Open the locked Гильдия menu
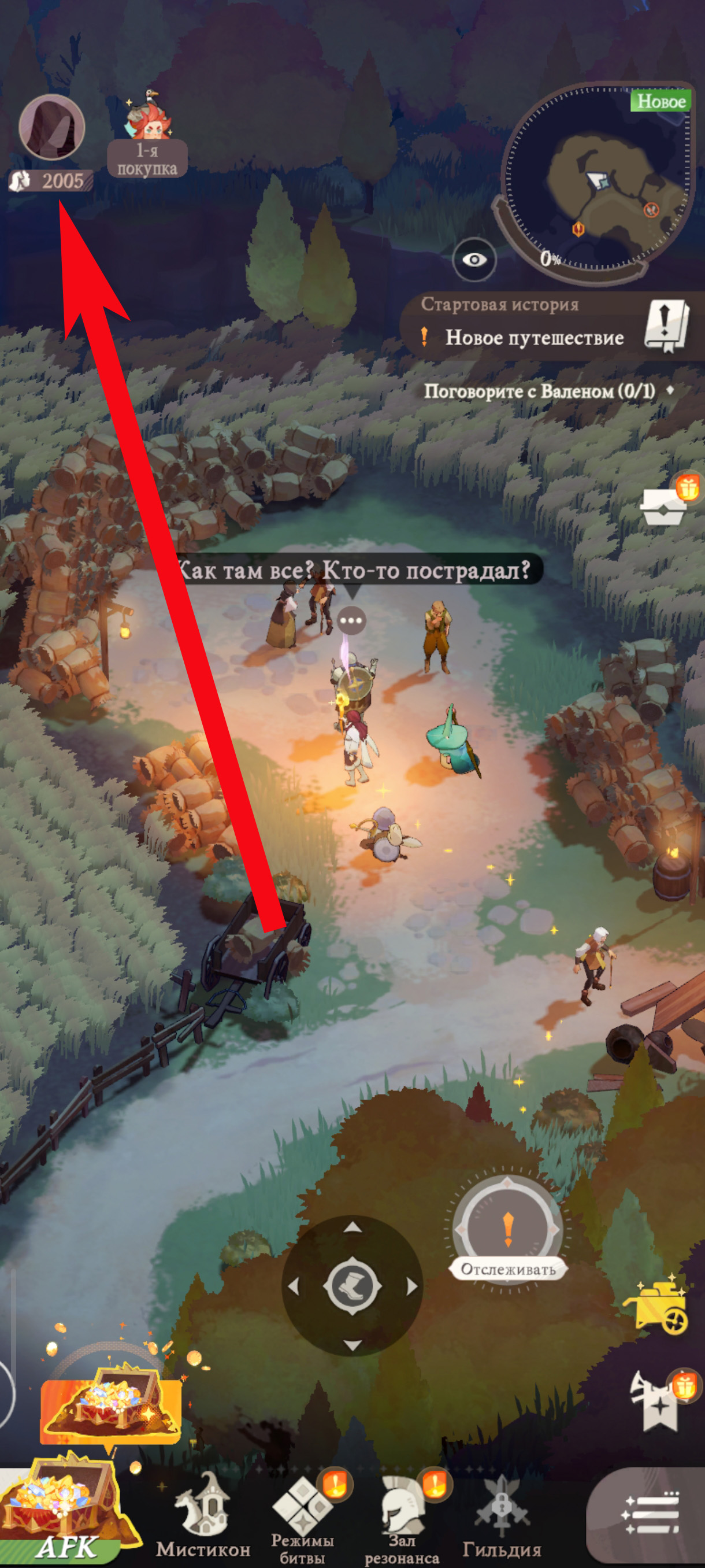705x1568 pixels. coord(501,1515)
